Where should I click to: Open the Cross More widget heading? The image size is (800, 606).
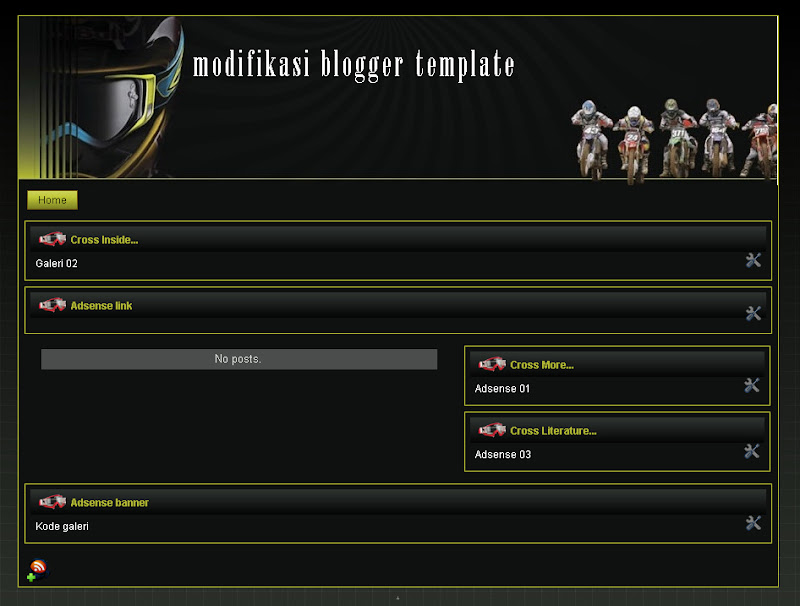[541, 365]
